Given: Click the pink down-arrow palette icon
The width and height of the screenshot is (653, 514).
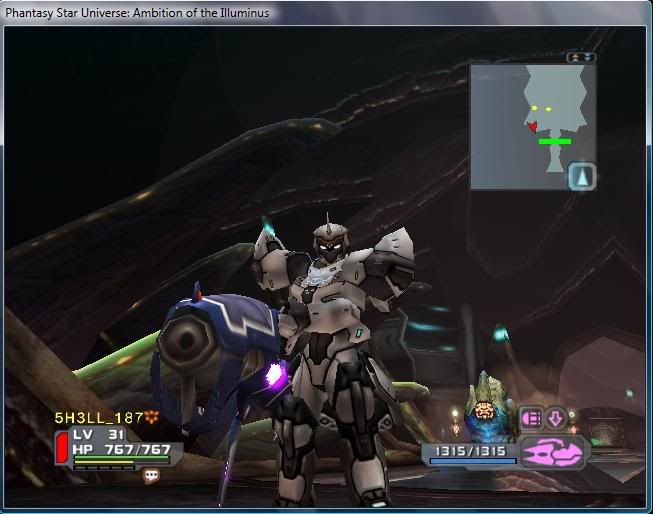Looking at the screenshot, I should point(556,417).
